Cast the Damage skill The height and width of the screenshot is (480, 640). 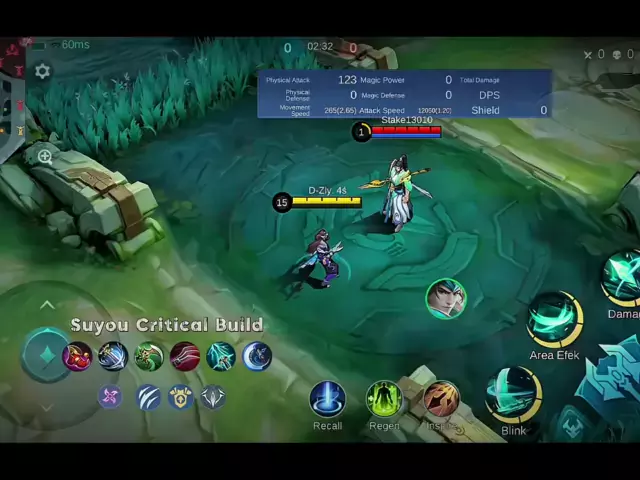pos(622,278)
